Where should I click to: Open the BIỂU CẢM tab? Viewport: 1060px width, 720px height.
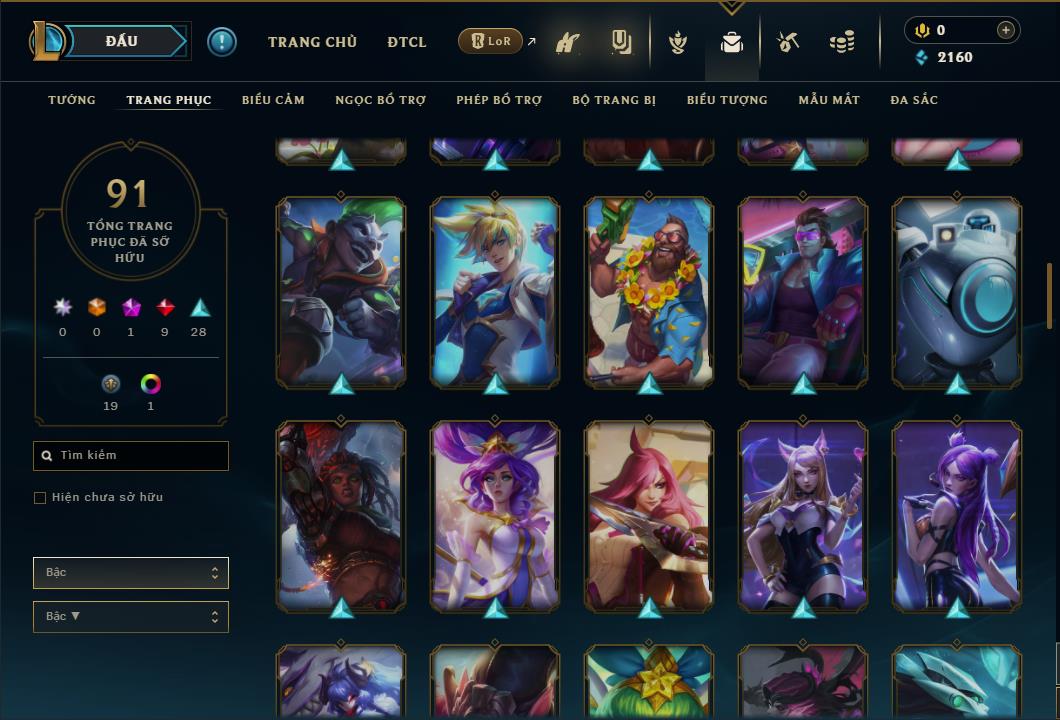273,100
